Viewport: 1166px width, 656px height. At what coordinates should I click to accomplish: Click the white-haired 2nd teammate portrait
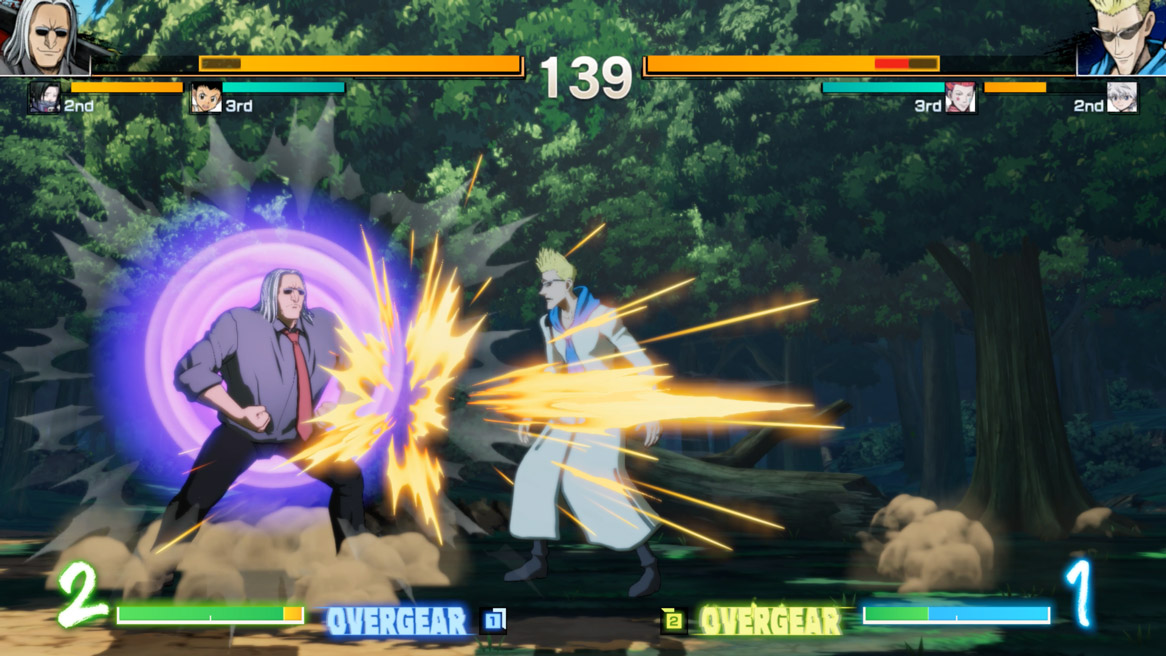[x=1122, y=98]
